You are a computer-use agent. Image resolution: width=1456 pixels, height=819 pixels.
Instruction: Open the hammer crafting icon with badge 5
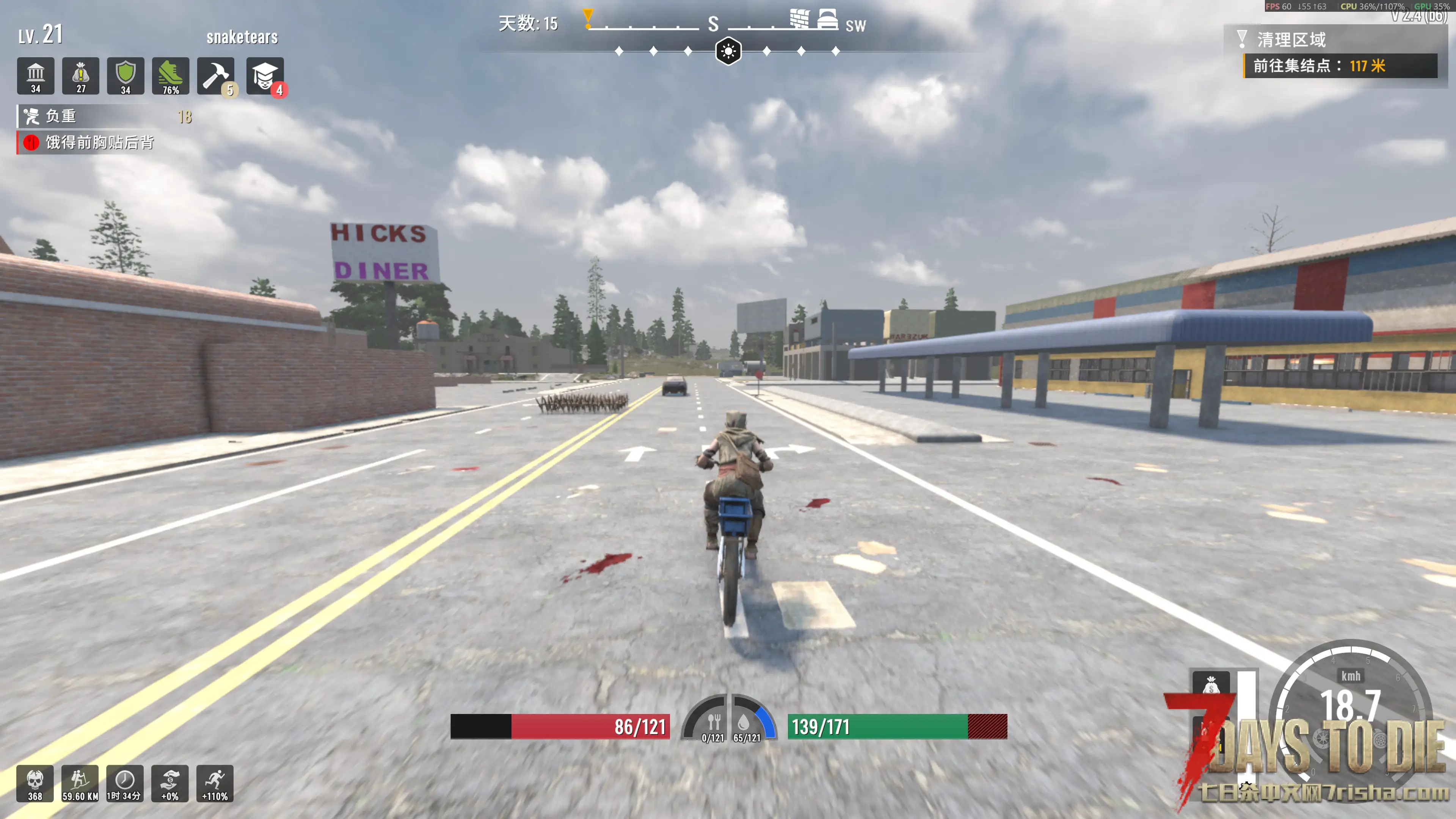[215, 76]
